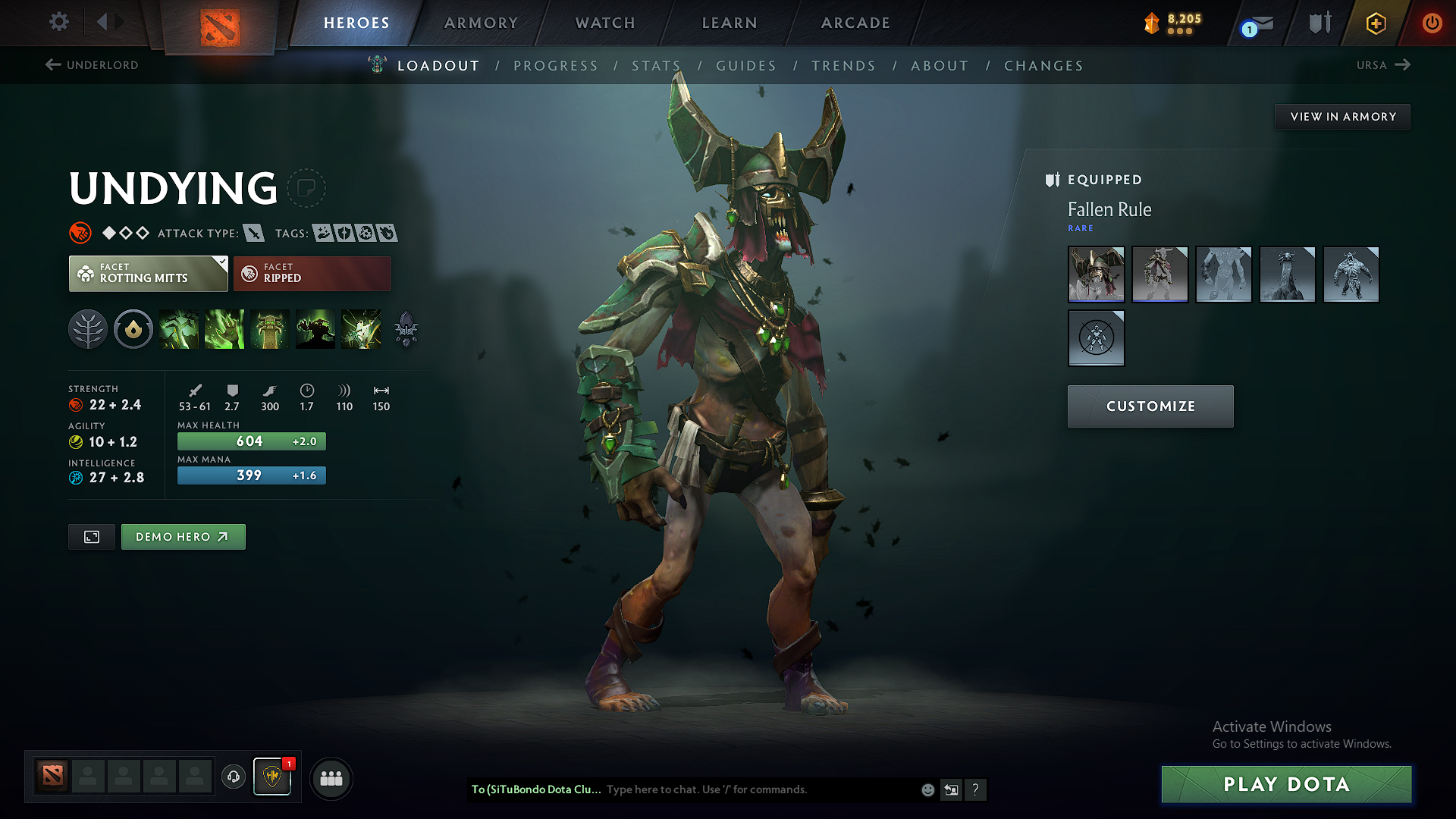This screenshot has width=1456, height=819.
Task: Open voice chat headset icon near party slots
Action: click(x=233, y=777)
